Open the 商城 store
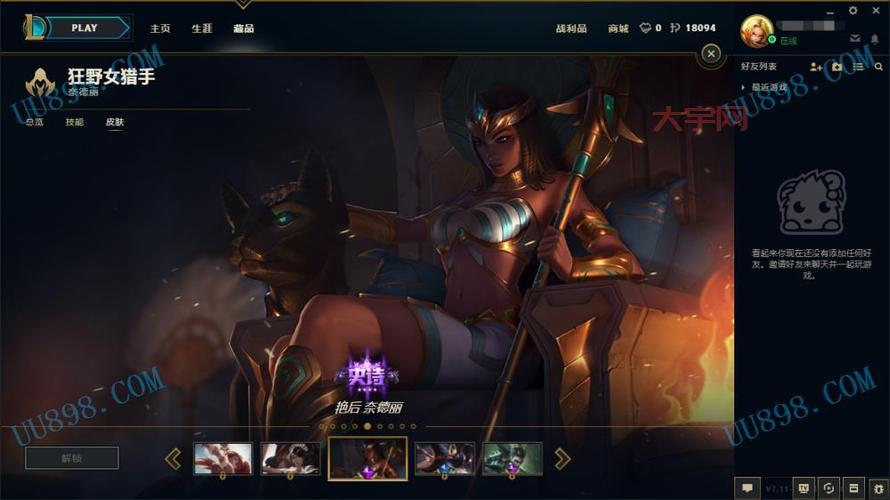The height and width of the screenshot is (500, 890). coord(618,29)
